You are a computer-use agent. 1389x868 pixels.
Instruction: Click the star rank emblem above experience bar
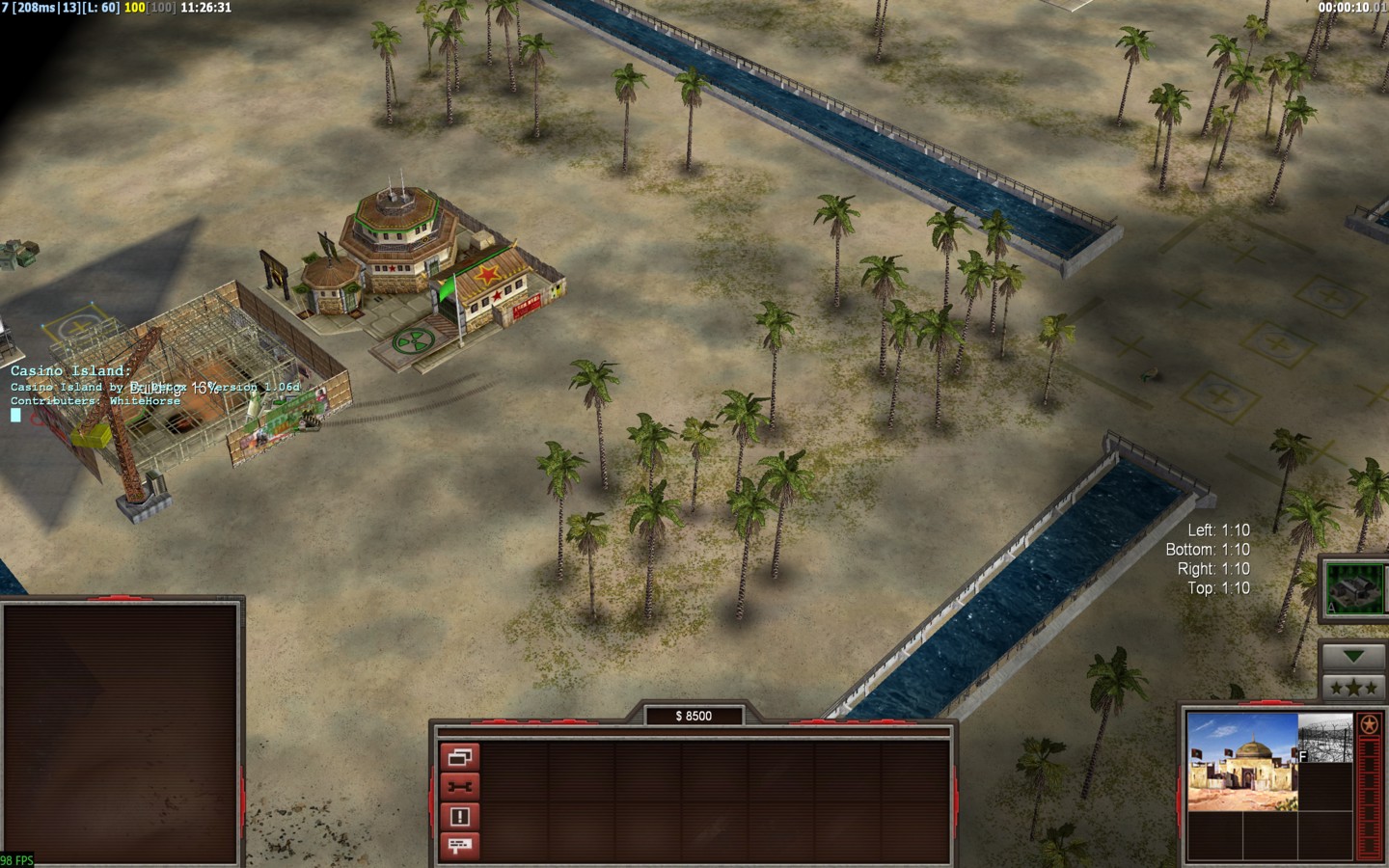tap(1370, 725)
